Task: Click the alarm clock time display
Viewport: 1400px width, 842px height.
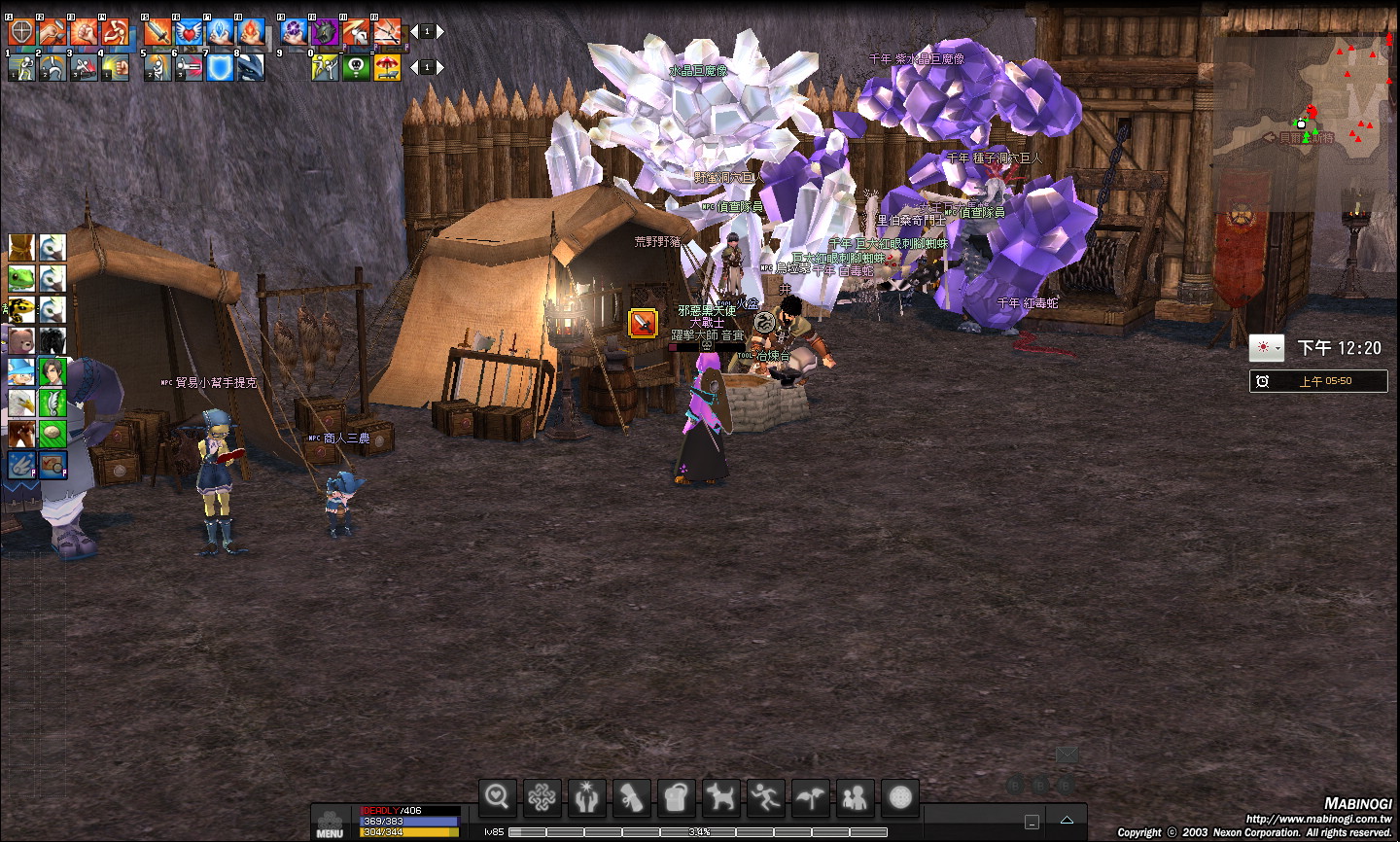Action: tap(1318, 381)
